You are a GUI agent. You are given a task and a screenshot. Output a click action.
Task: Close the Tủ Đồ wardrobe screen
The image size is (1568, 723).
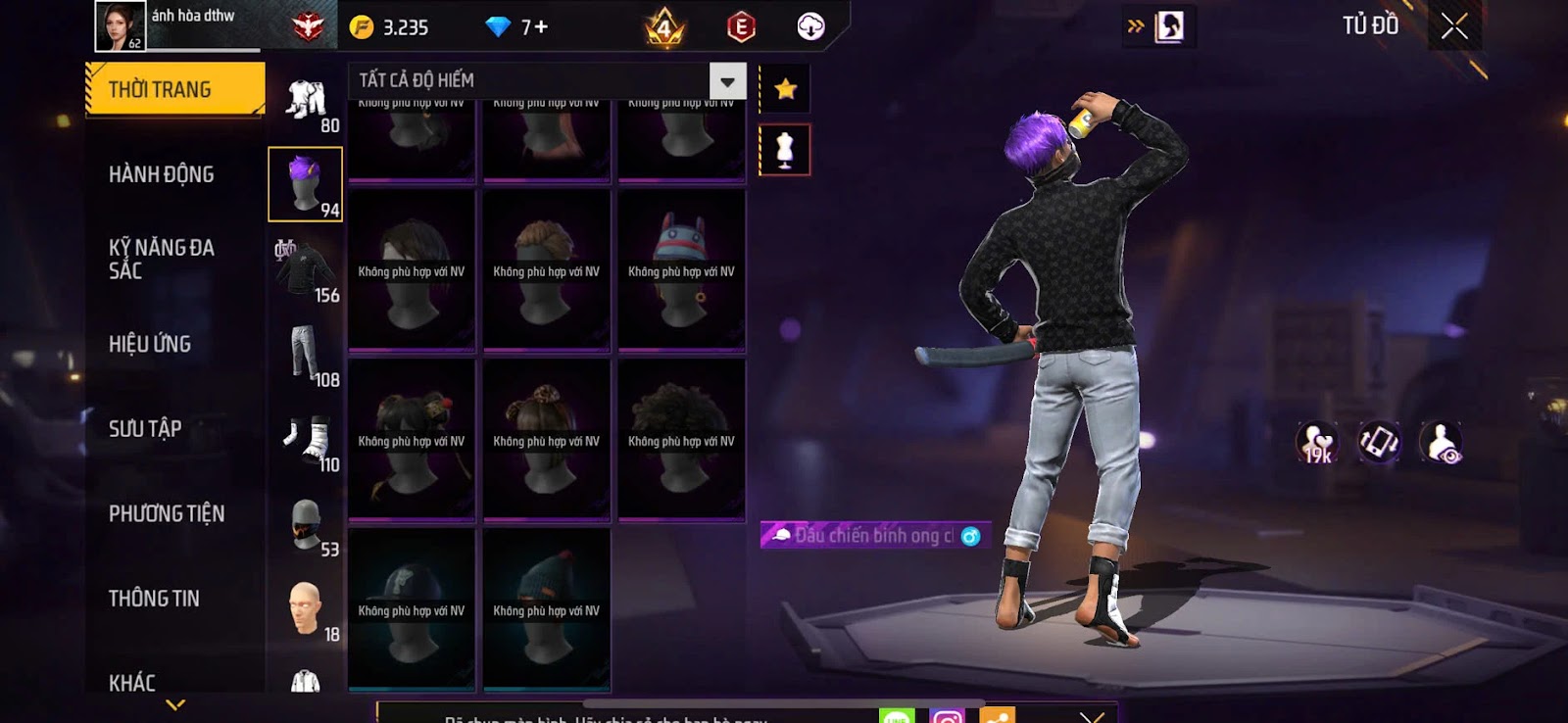[x=1454, y=26]
